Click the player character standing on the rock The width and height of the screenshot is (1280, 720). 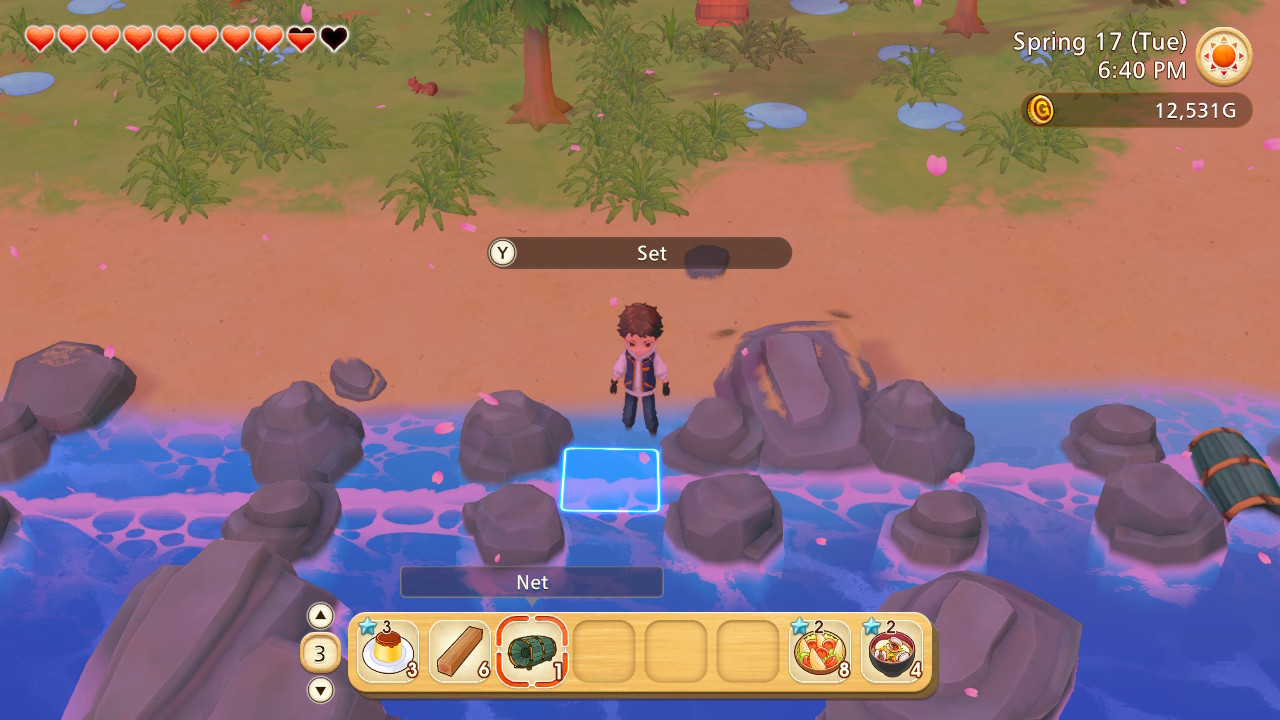(640, 370)
